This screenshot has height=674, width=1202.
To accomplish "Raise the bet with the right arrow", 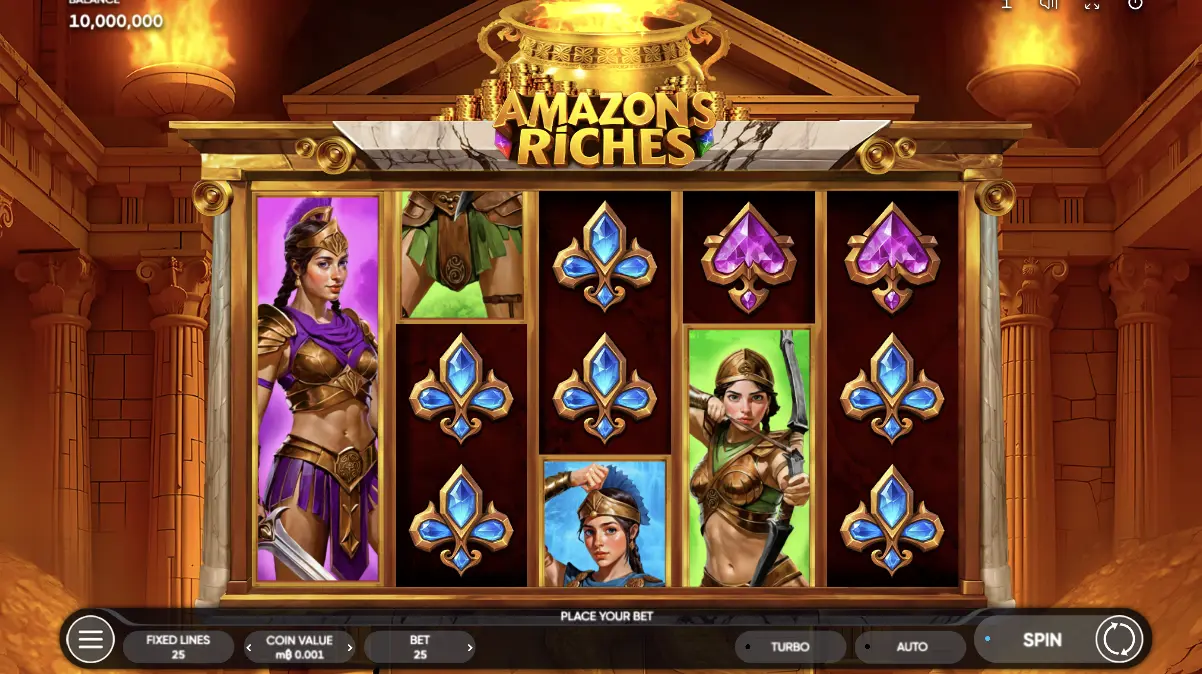I will click(470, 648).
